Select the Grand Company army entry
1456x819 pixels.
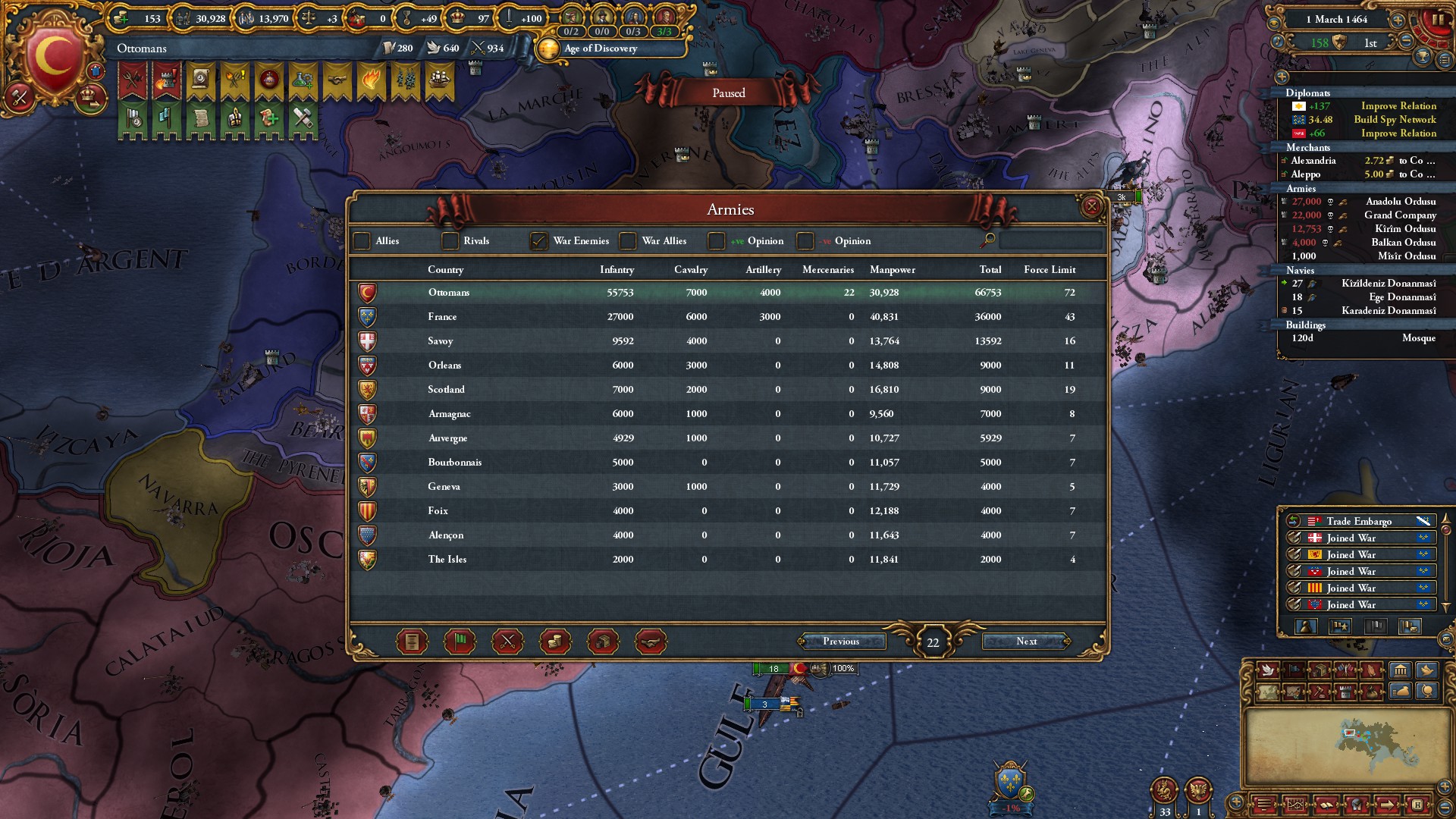point(1399,215)
